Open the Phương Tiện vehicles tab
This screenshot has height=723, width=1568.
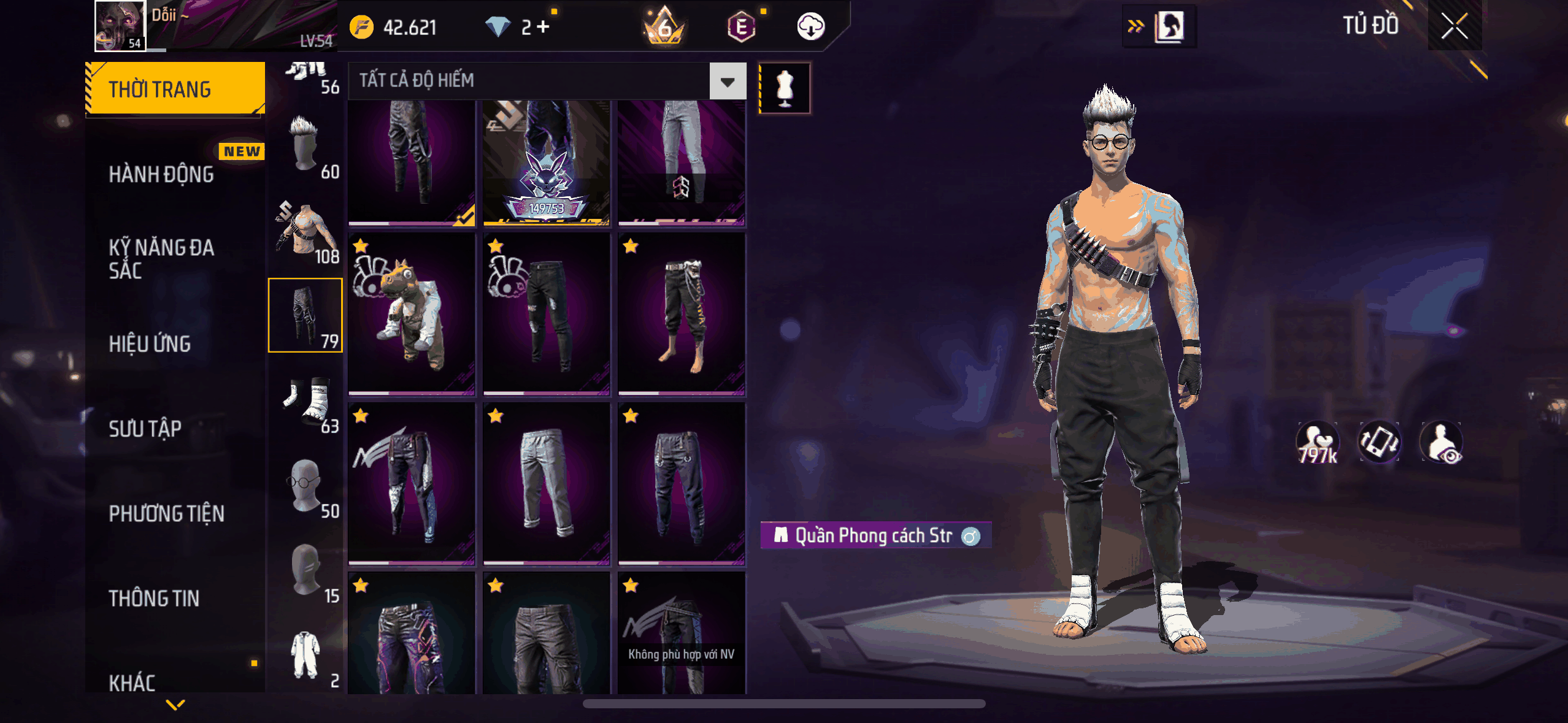167,513
